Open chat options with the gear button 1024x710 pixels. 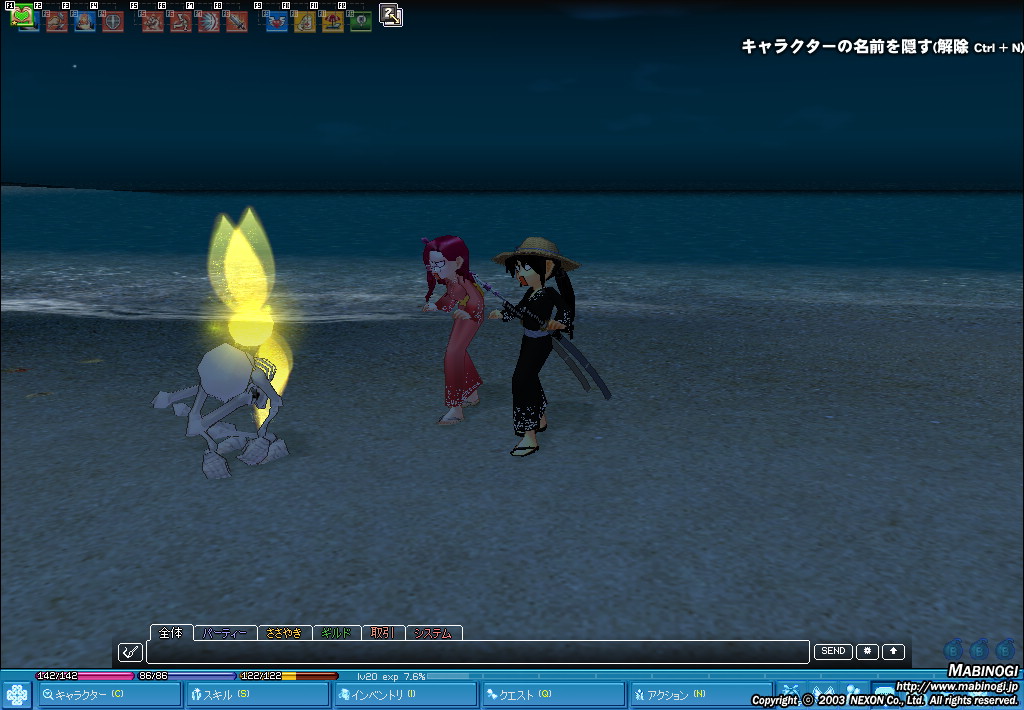[x=867, y=651]
